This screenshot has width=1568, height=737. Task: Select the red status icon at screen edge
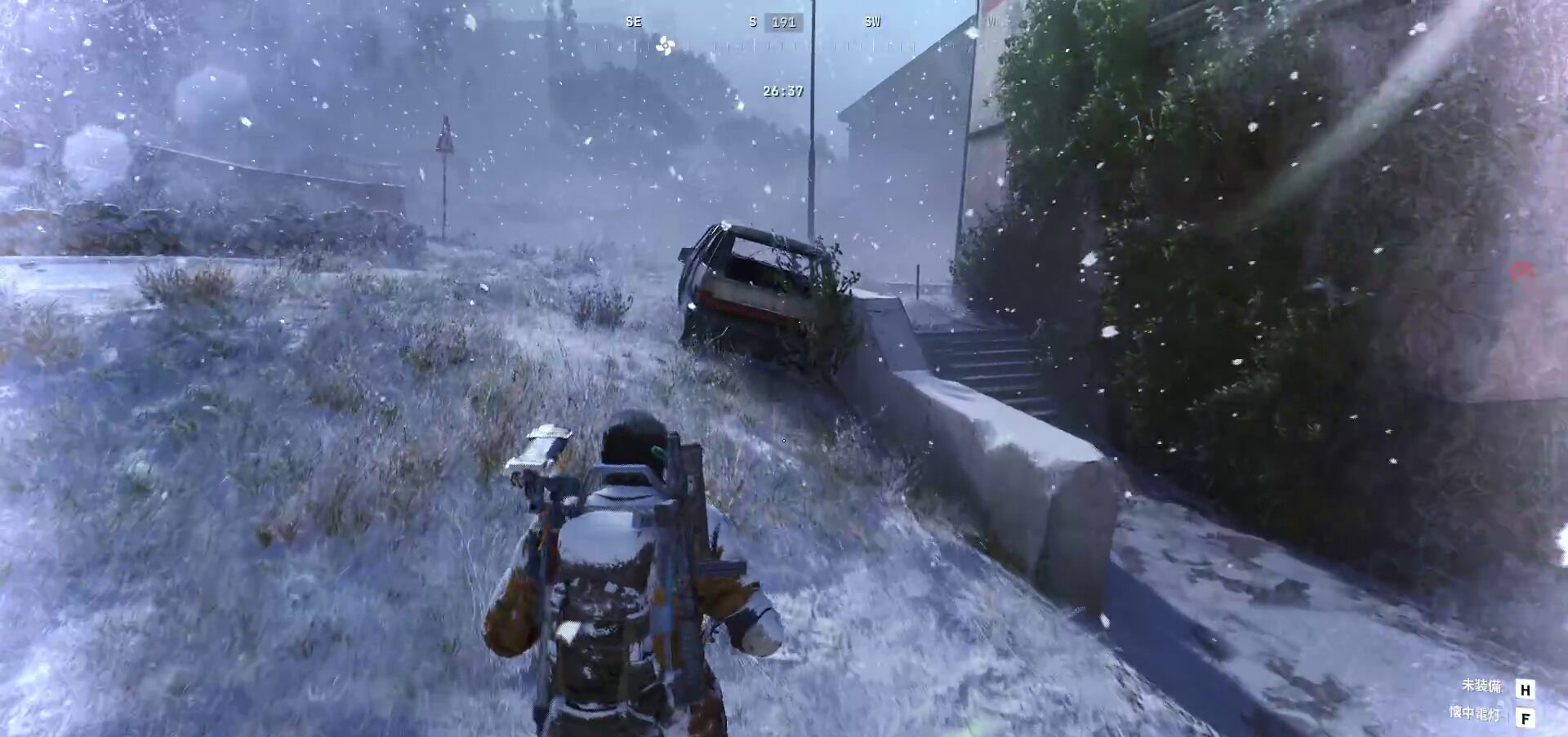pos(1522,272)
